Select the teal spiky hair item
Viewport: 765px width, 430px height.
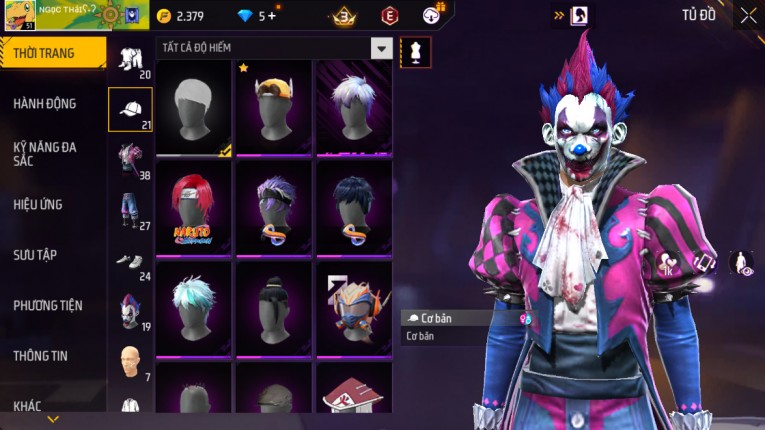point(193,307)
